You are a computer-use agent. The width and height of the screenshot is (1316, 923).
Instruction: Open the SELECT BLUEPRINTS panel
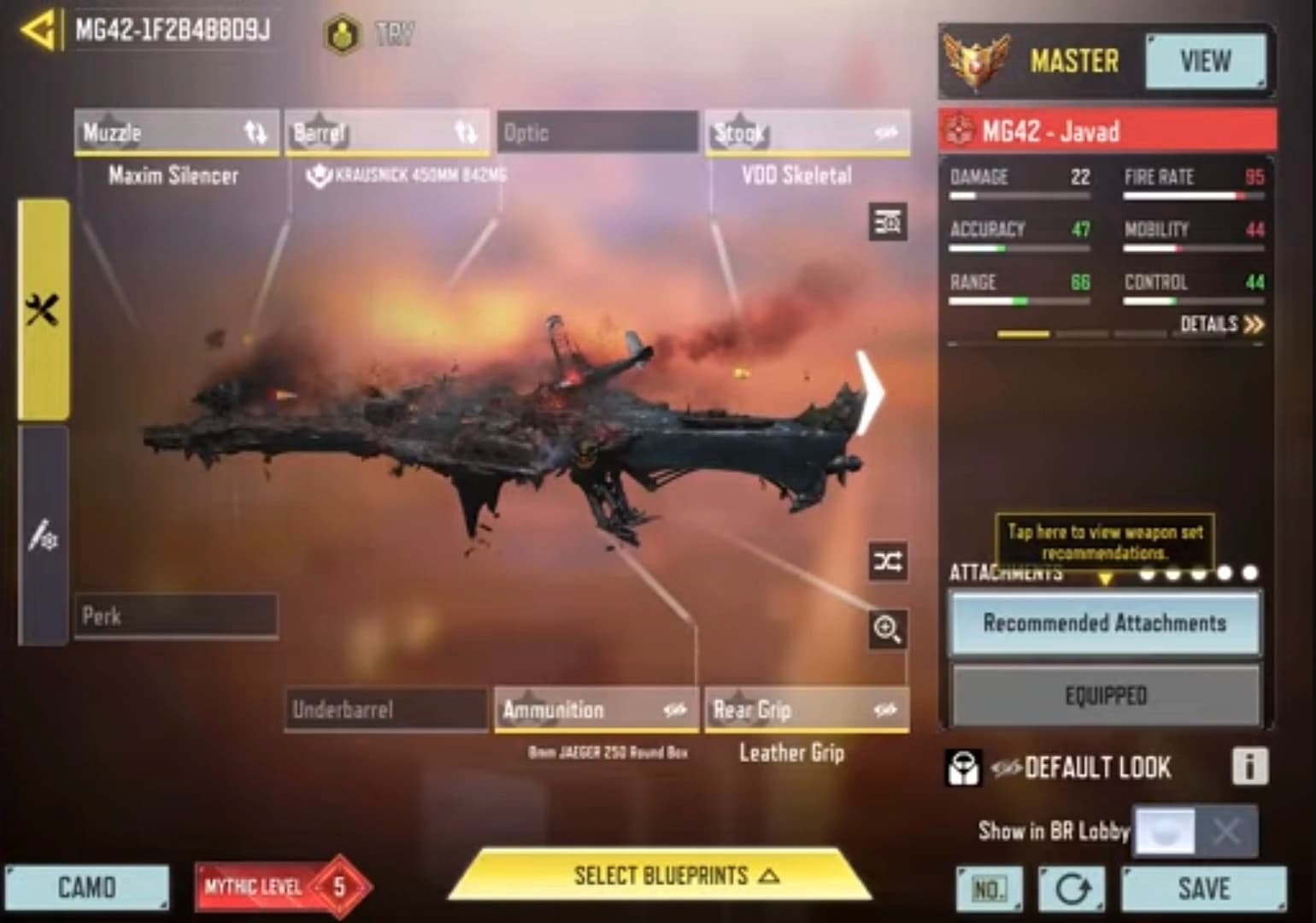pos(661,876)
